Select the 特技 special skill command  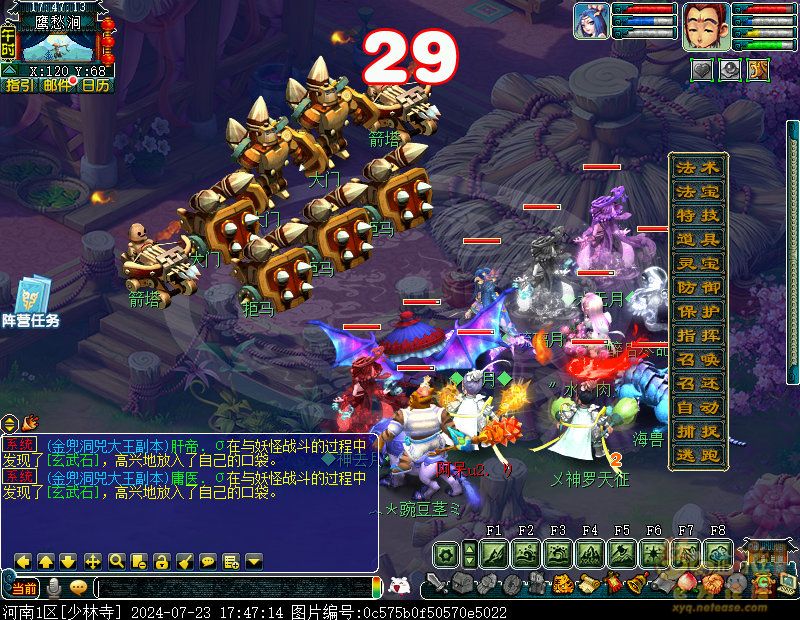click(x=698, y=215)
